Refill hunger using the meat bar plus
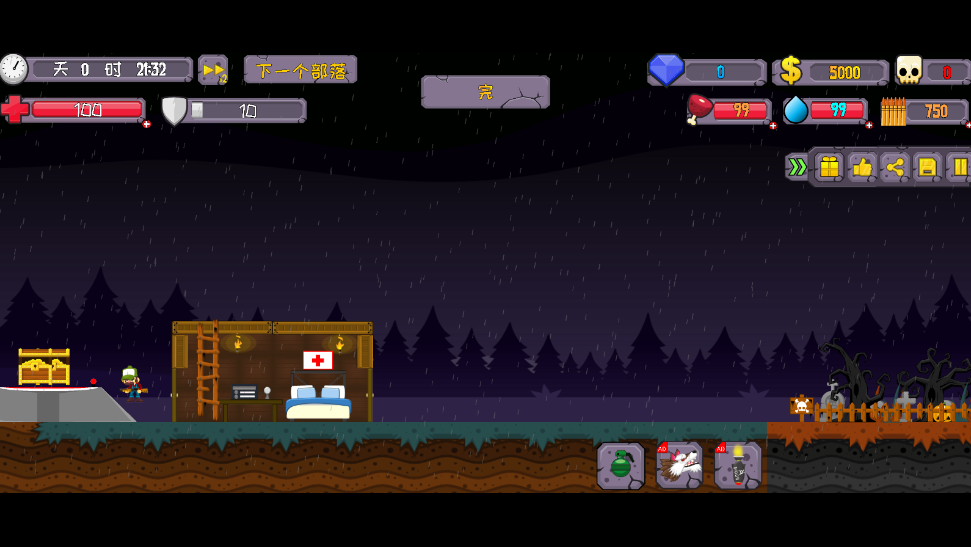The width and height of the screenshot is (971, 547). [773, 126]
